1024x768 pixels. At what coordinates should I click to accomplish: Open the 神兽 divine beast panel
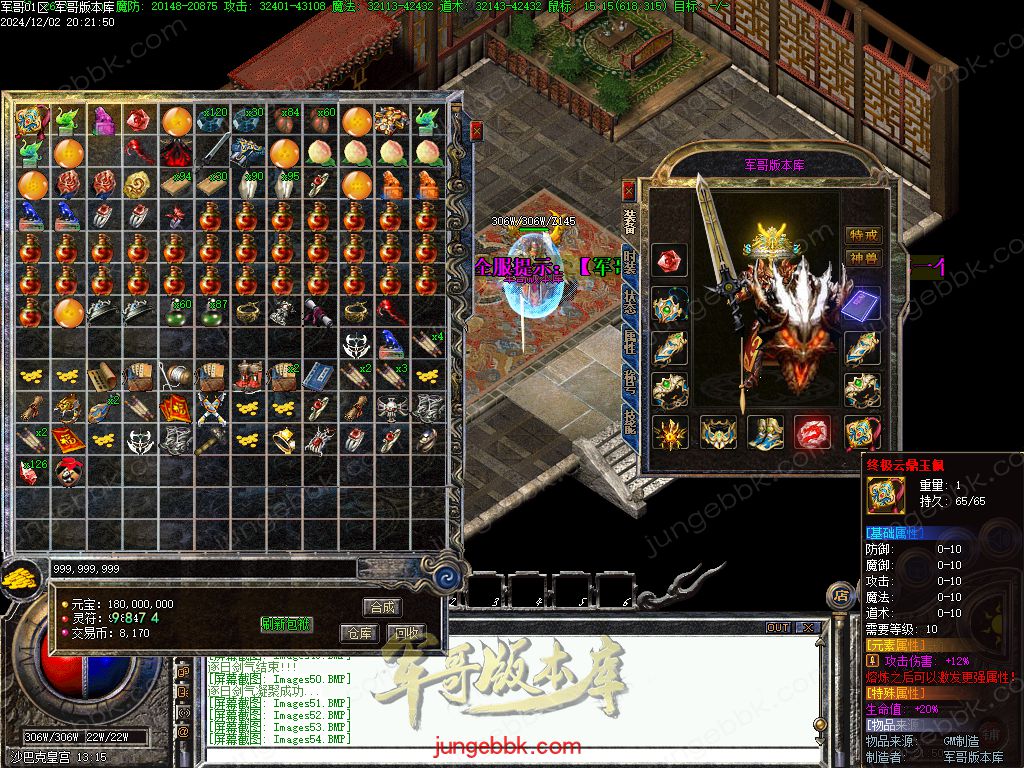coord(863,258)
